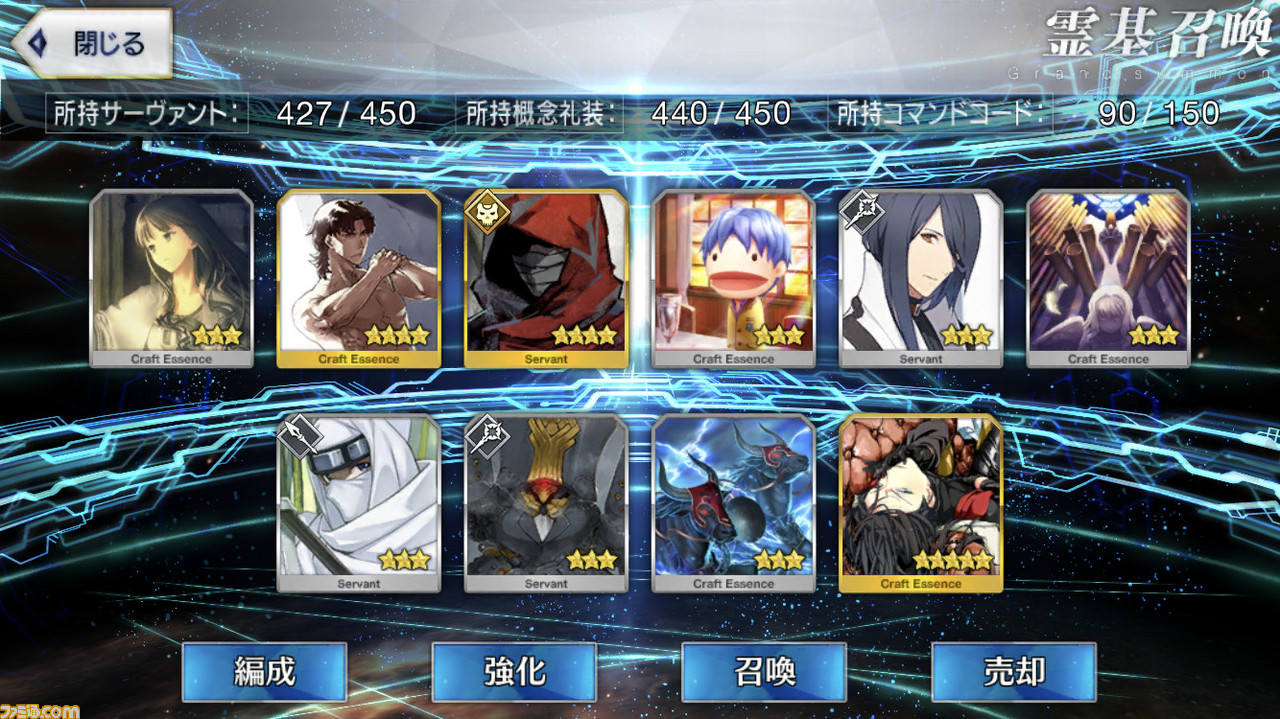Select the purple winged Craft Essence card

pyautogui.click(x=1108, y=278)
